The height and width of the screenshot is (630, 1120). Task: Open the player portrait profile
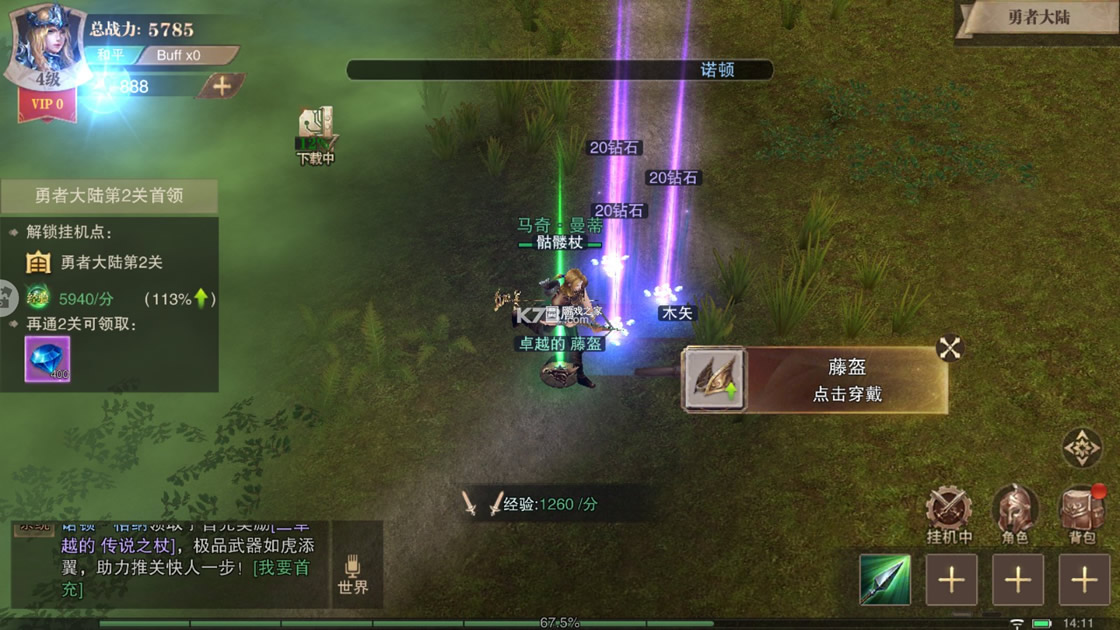(47, 45)
